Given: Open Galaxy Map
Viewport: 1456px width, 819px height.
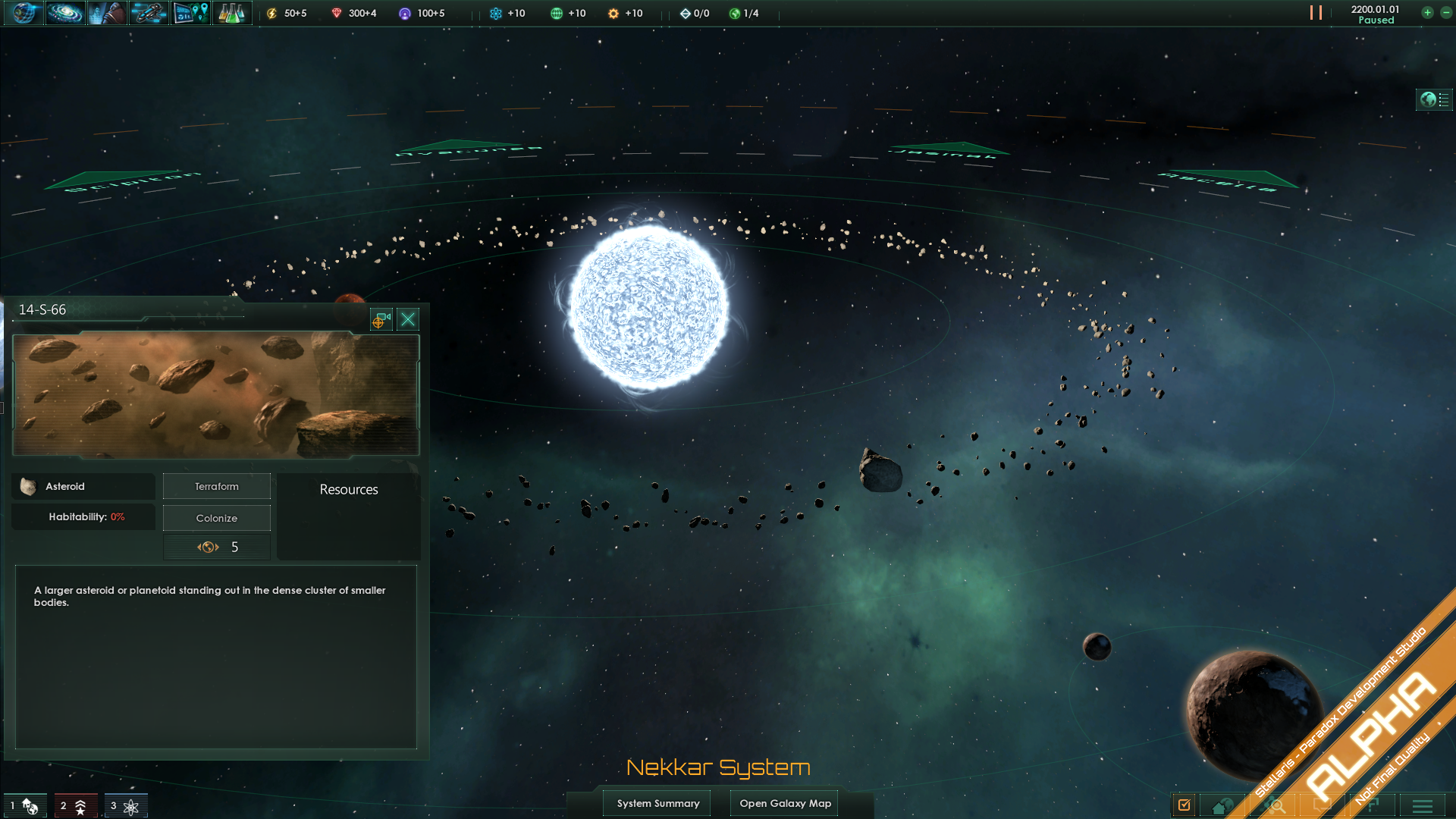Looking at the screenshot, I should pyautogui.click(x=785, y=803).
